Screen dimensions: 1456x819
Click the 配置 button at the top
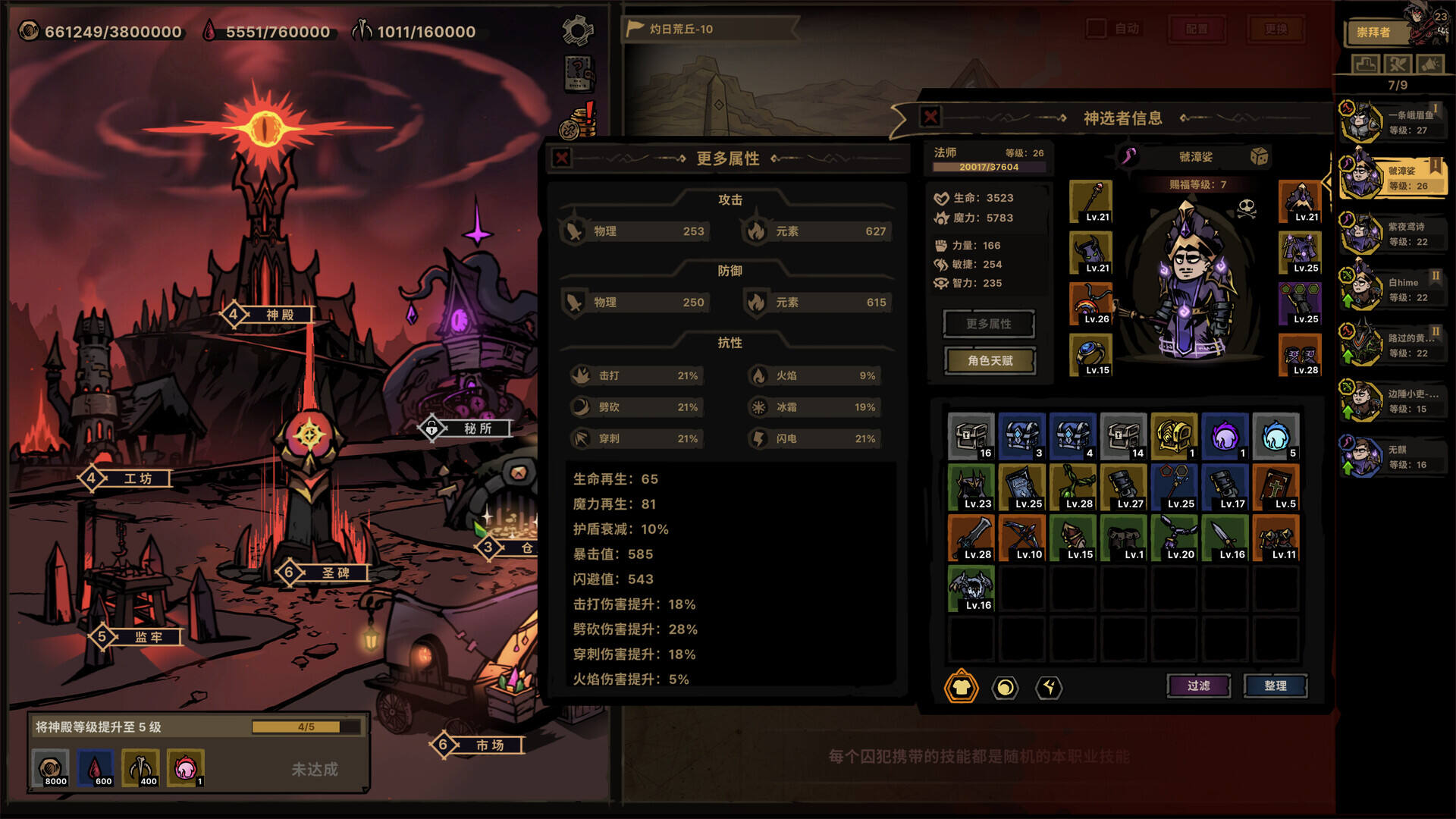coord(1197,30)
